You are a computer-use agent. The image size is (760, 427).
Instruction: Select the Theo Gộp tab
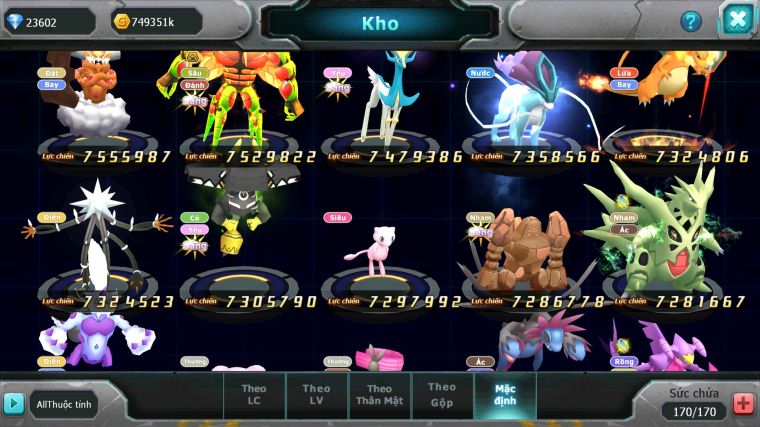pyautogui.click(x=442, y=395)
